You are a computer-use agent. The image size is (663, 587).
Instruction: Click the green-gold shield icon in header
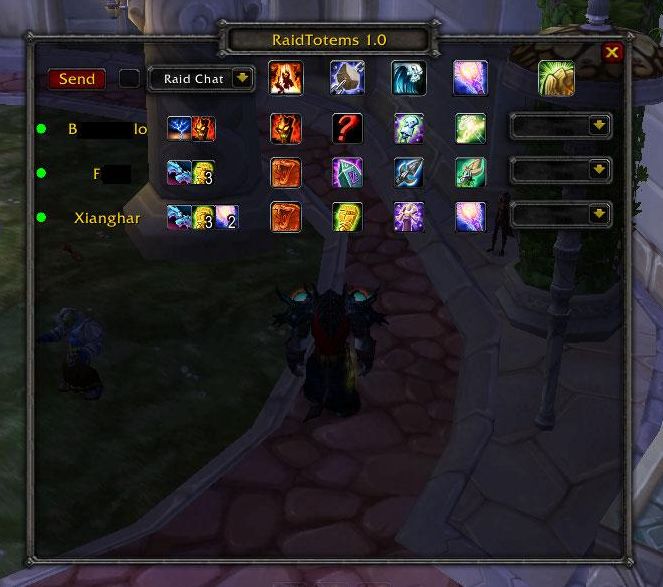[556, 78]
